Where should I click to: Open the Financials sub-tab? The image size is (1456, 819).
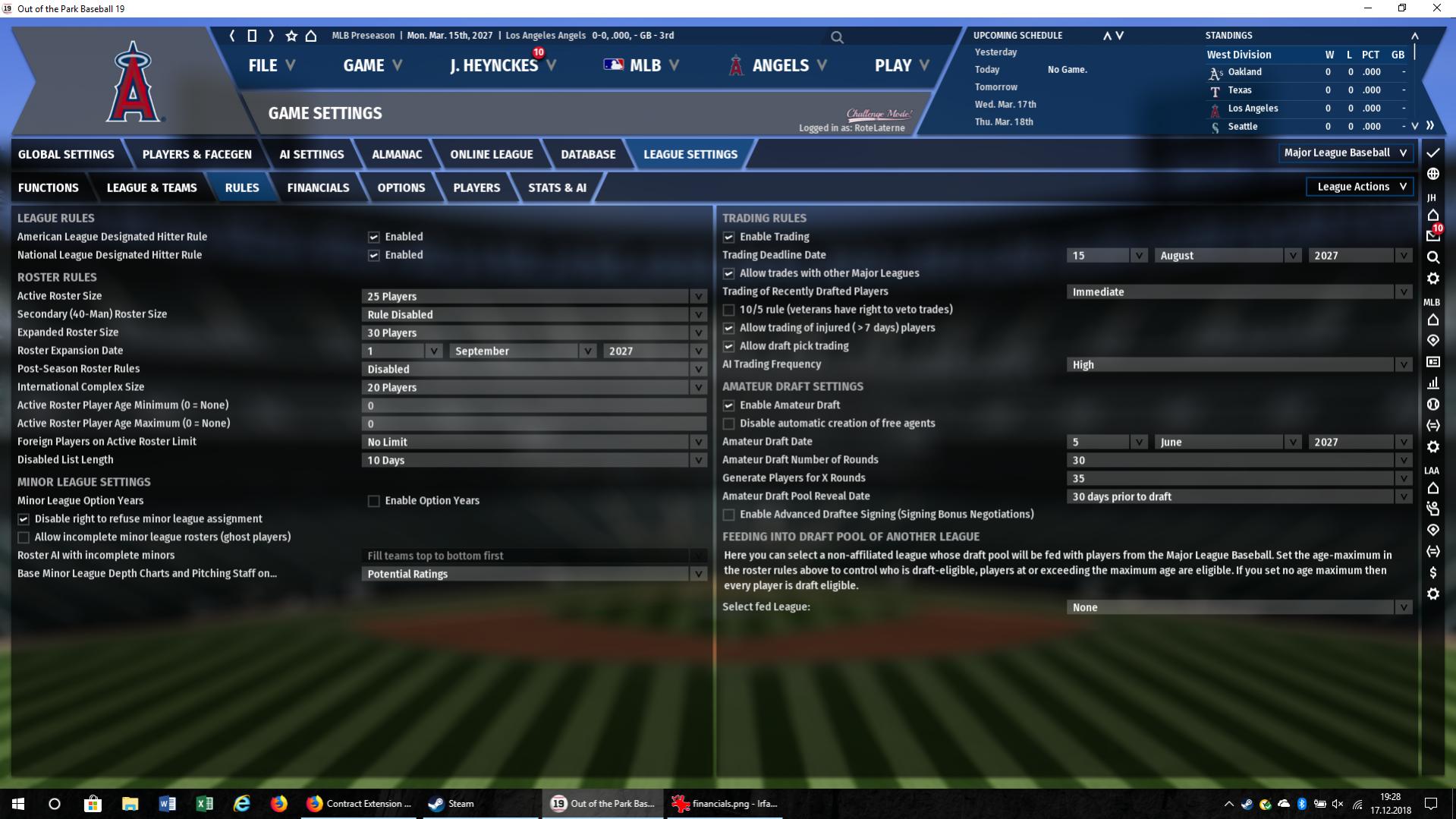(318, 187)
